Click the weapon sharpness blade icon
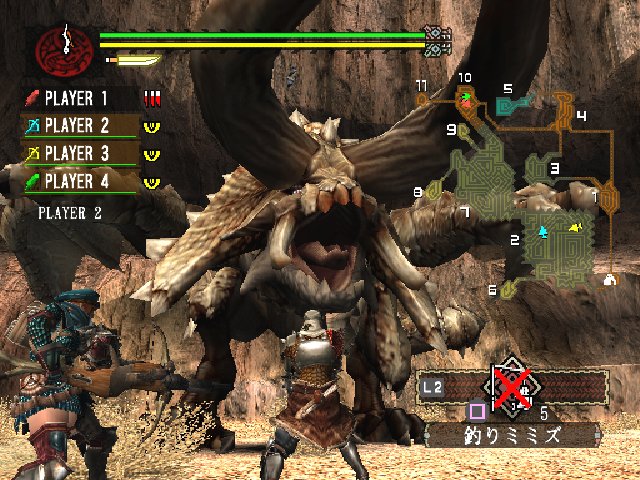The height and width of the screenshot is (480, 640). click(x=134, y=60)
